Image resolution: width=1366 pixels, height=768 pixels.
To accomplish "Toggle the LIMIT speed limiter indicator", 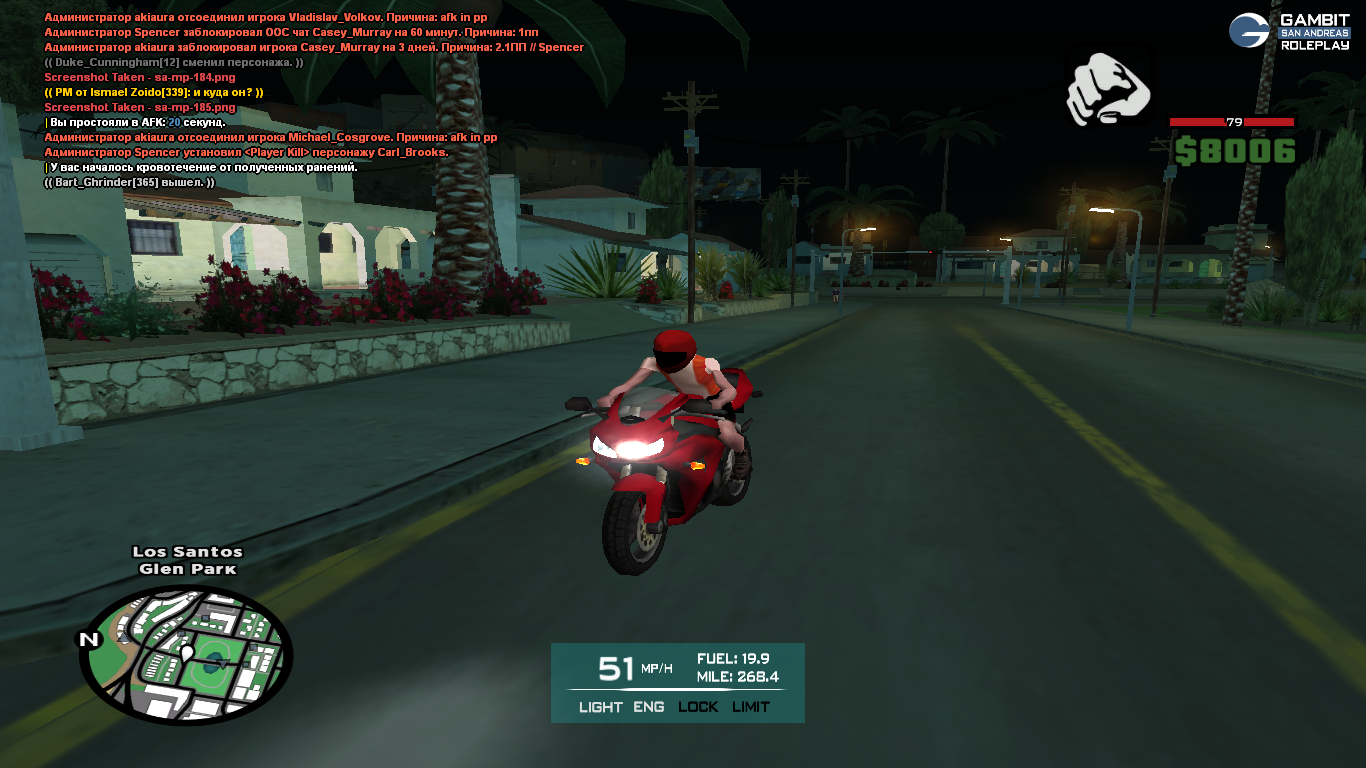I will (x=751, y=707).
